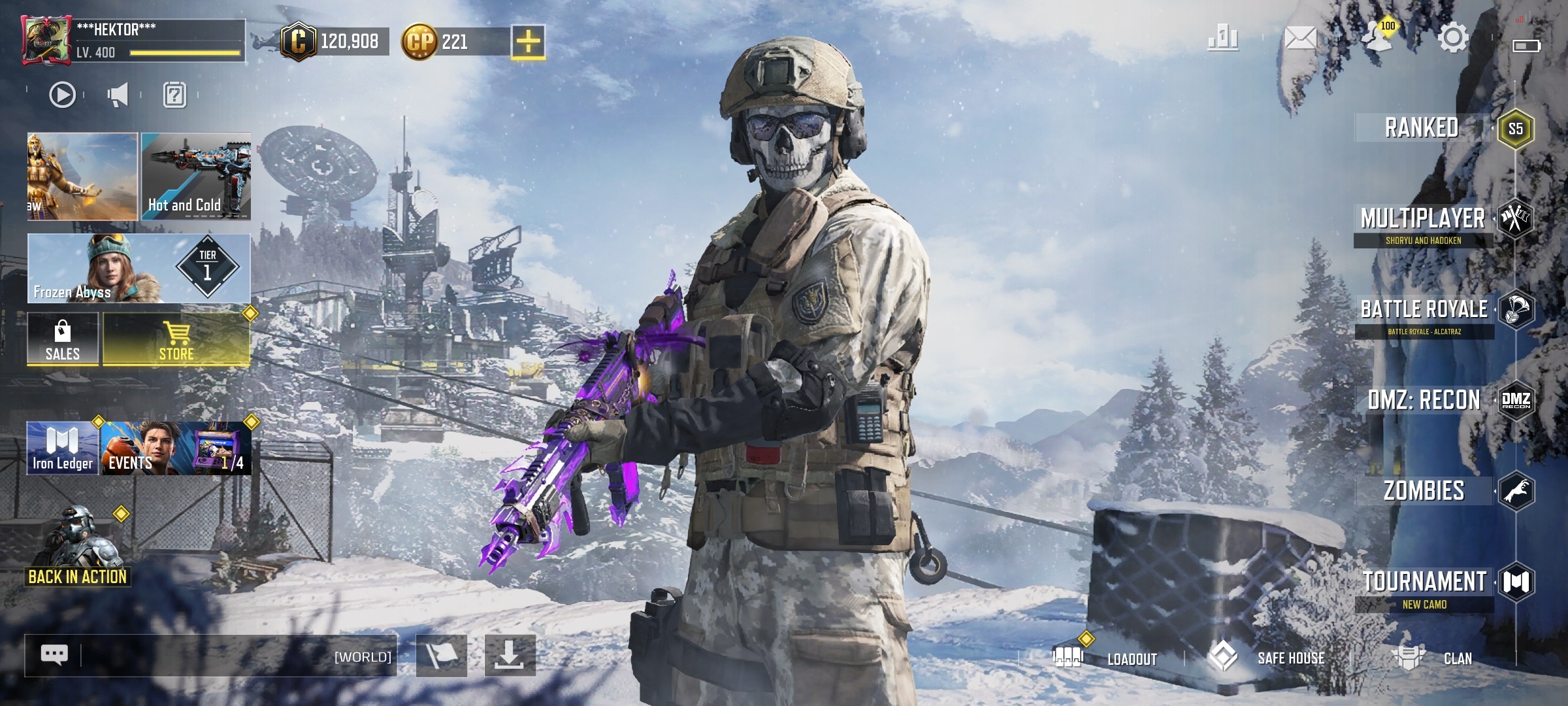Open the friends list icon
This screenshot has height=706, width=1568.
[1377, 38]
